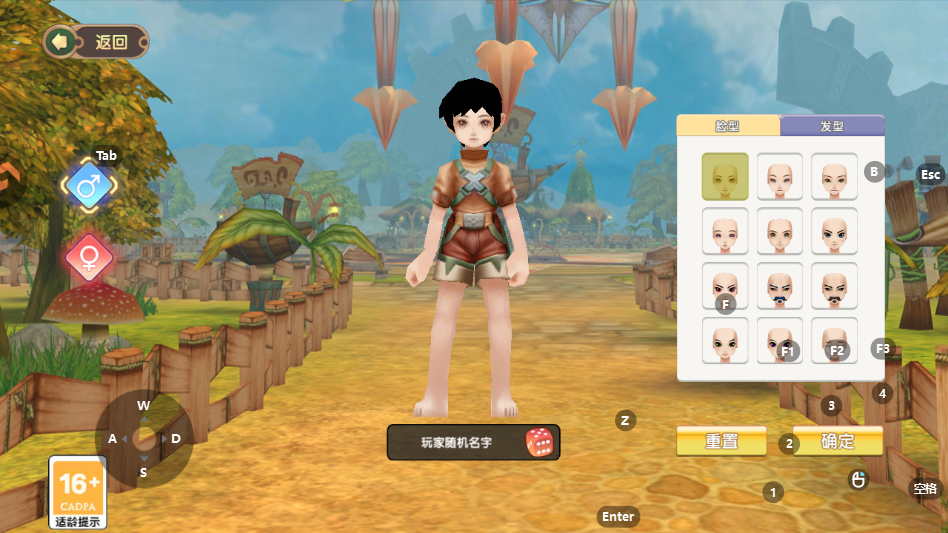
Task: Click 重置 to reset appearance
Action: click(721, 441)
